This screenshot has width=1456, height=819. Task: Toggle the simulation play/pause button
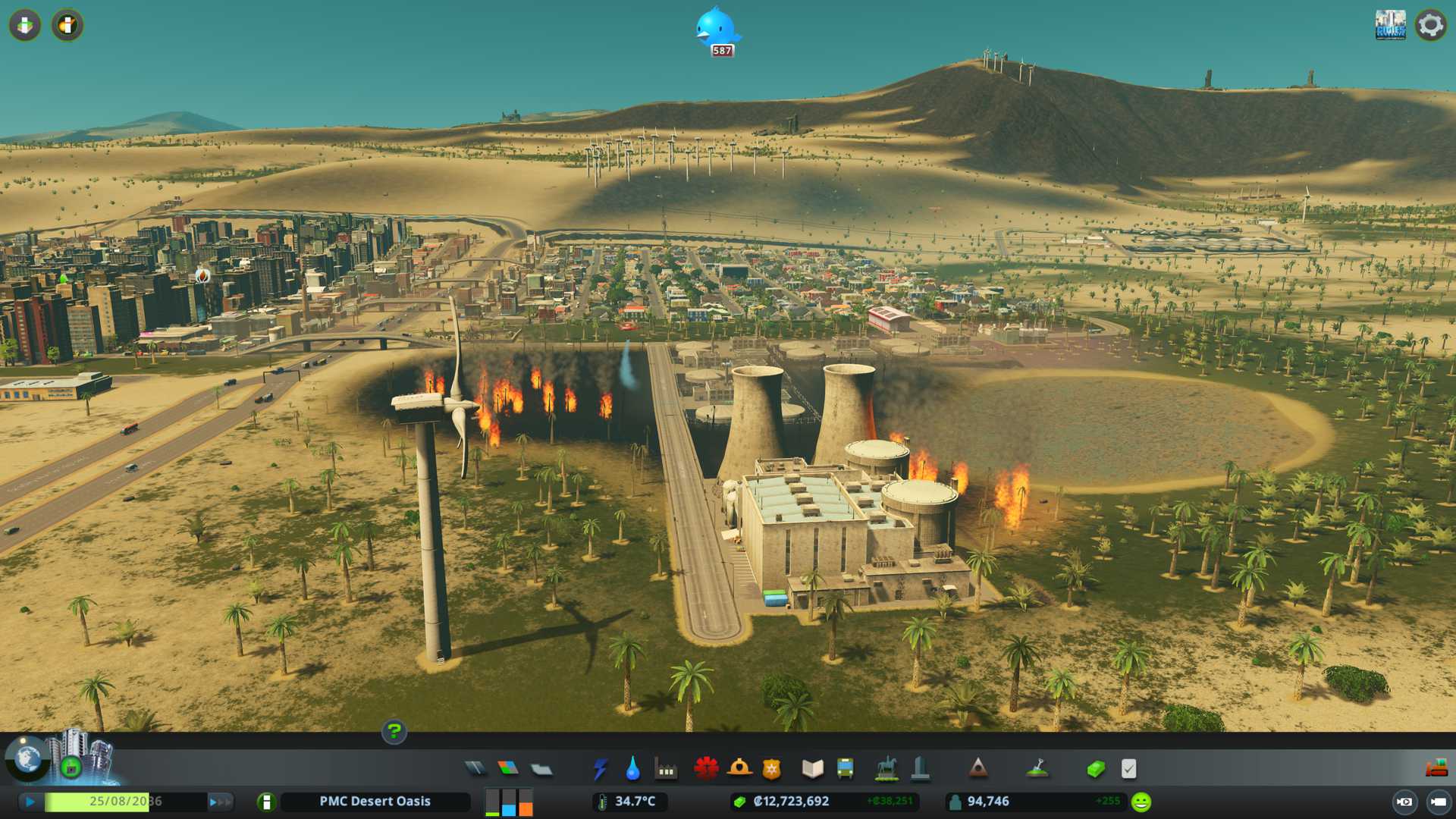point(30,802)
